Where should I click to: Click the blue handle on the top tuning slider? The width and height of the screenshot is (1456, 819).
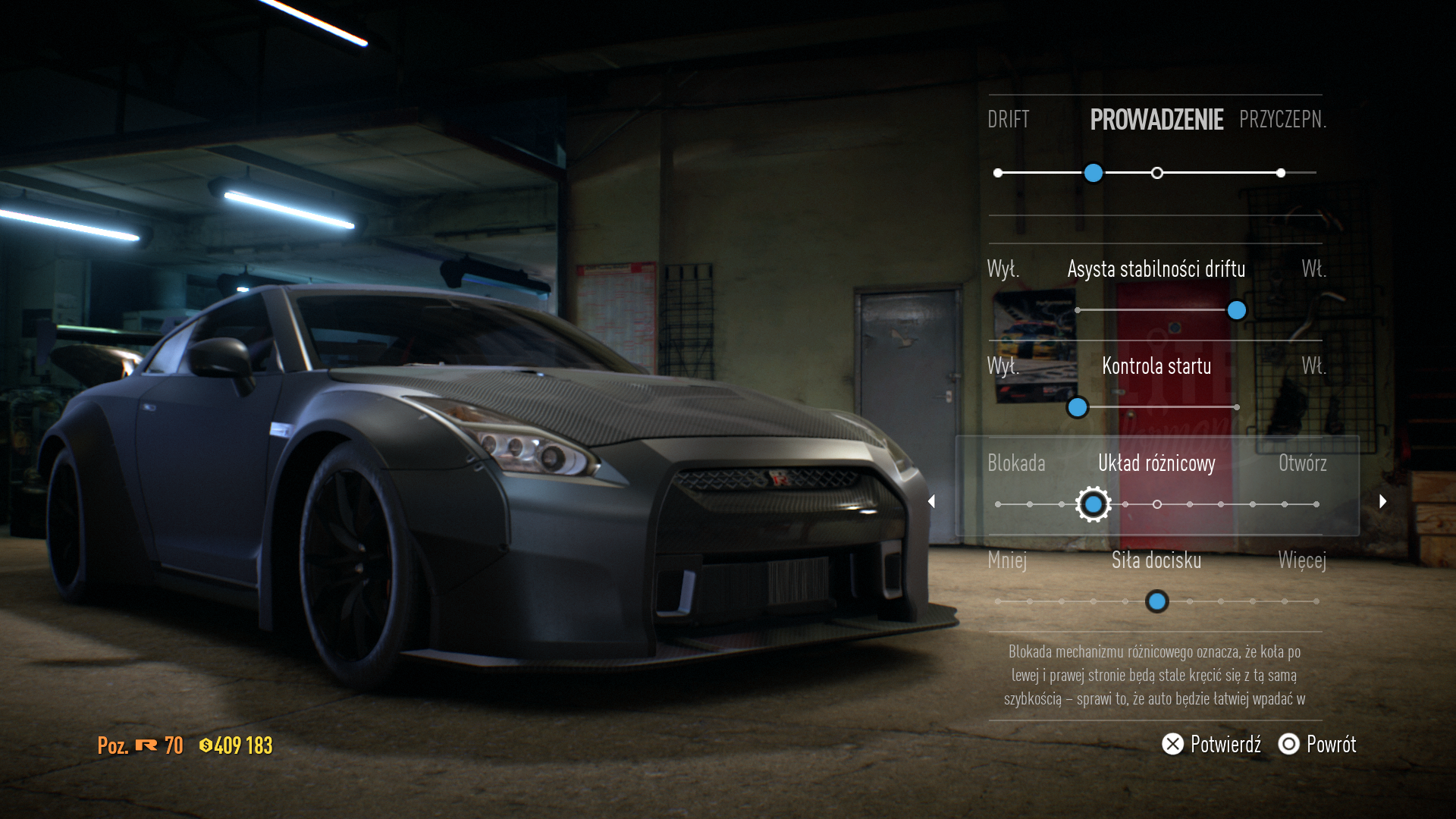tap(1093, 173)
